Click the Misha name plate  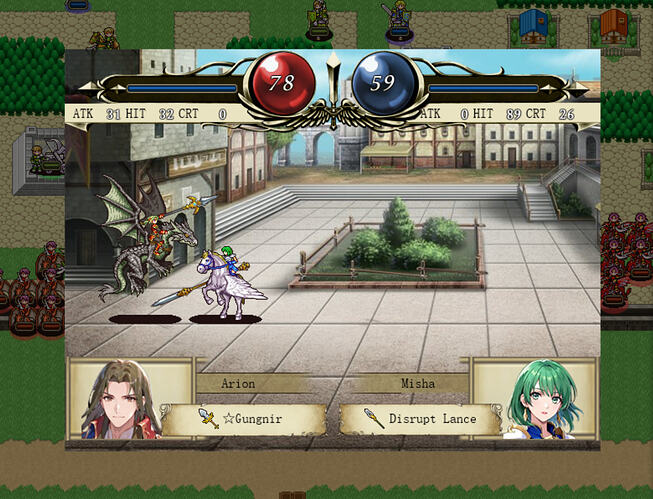(x=418, y=383)
